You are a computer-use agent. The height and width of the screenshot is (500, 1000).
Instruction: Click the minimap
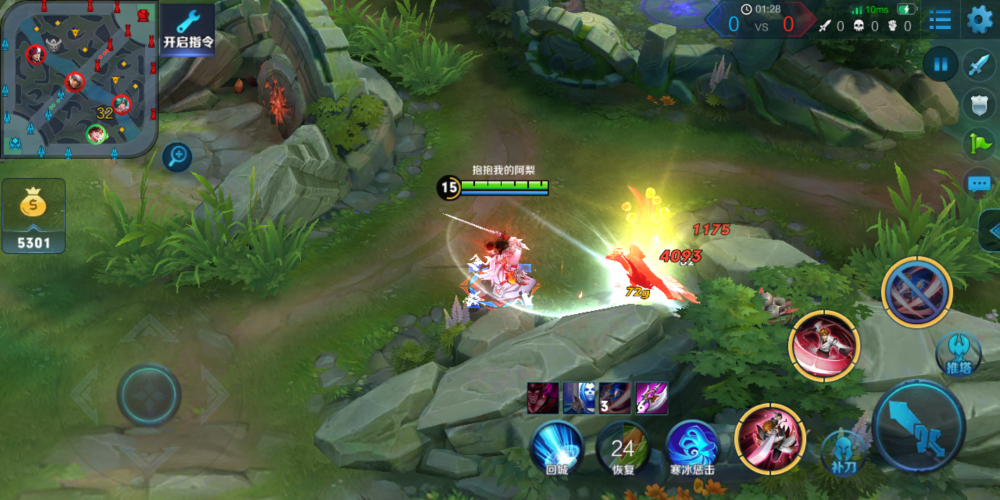(x=78, y=80)
